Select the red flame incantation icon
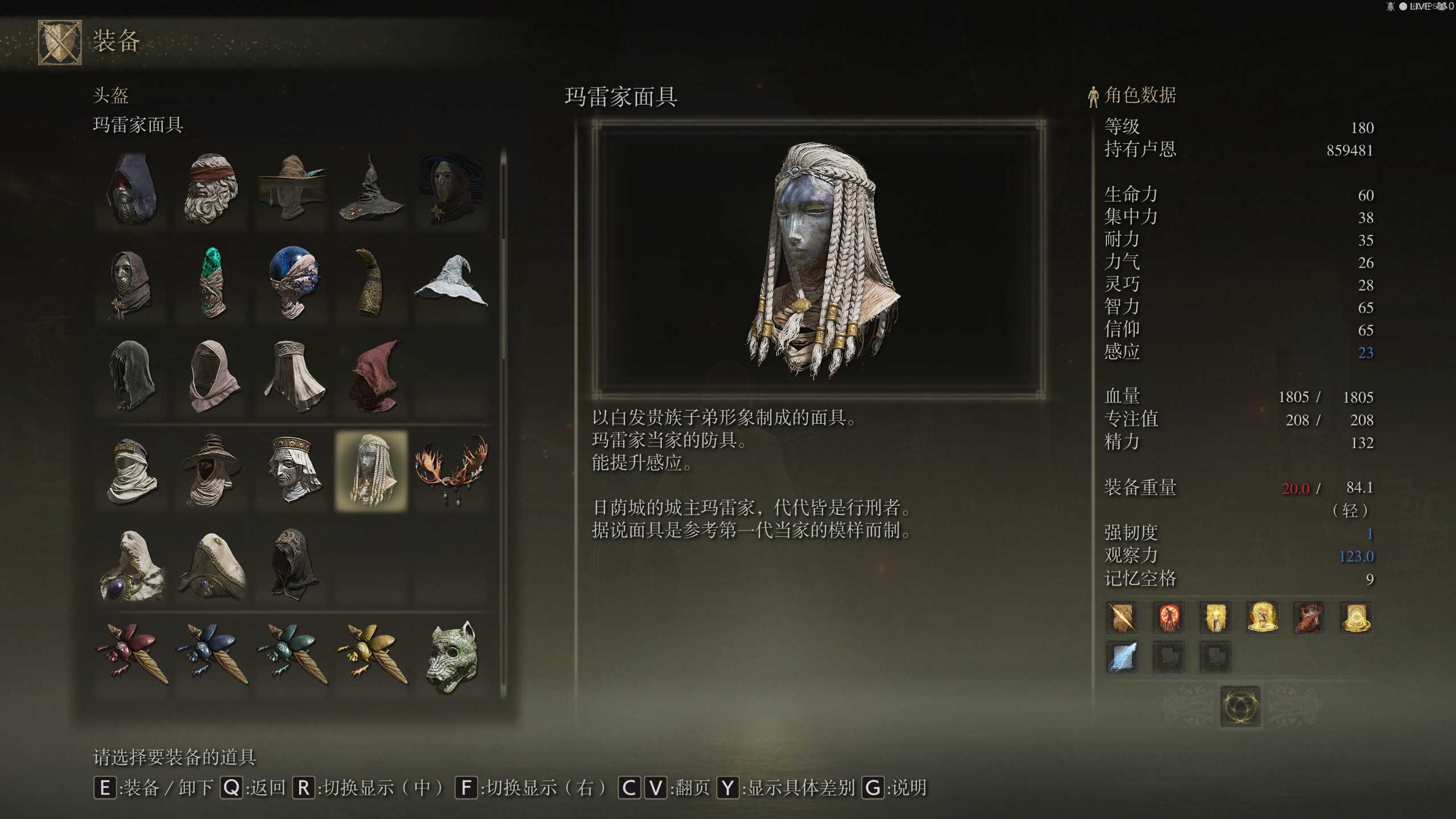Screen dimensions: 1456x819 (1169, 618)
